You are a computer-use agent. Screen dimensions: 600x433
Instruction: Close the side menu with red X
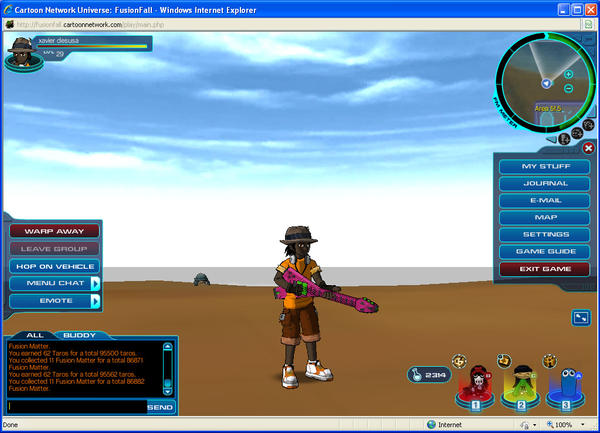[x=588, y=148]
